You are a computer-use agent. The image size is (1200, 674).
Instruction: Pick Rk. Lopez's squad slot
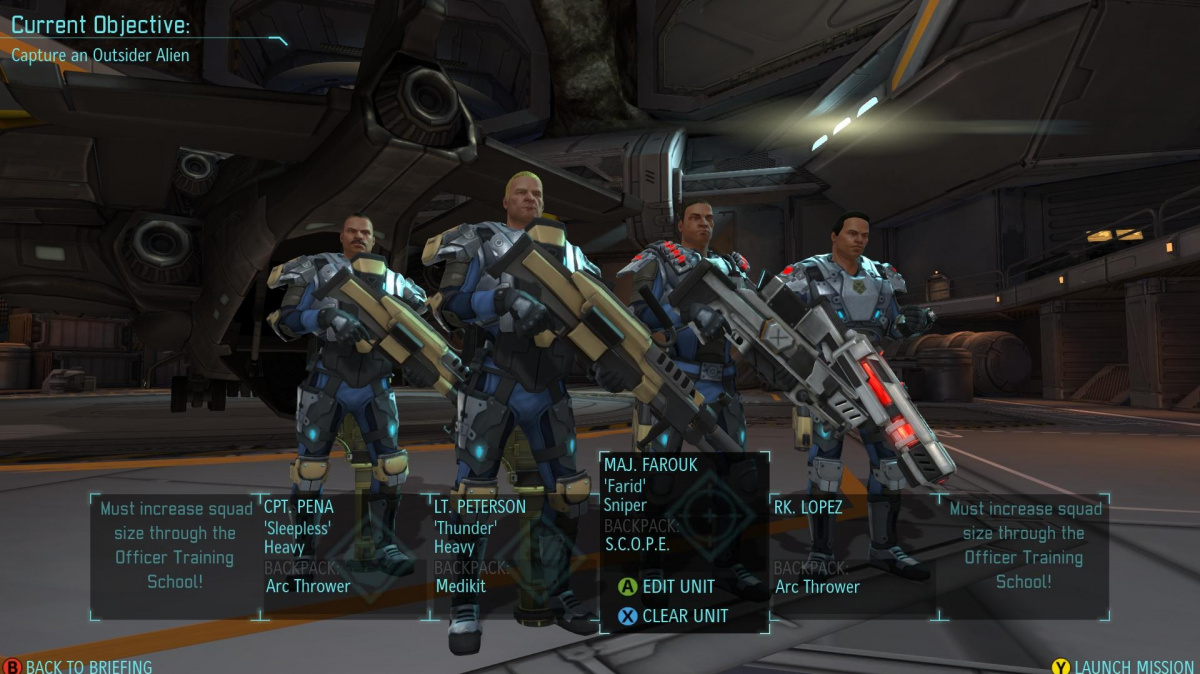(x=853, y=548)
